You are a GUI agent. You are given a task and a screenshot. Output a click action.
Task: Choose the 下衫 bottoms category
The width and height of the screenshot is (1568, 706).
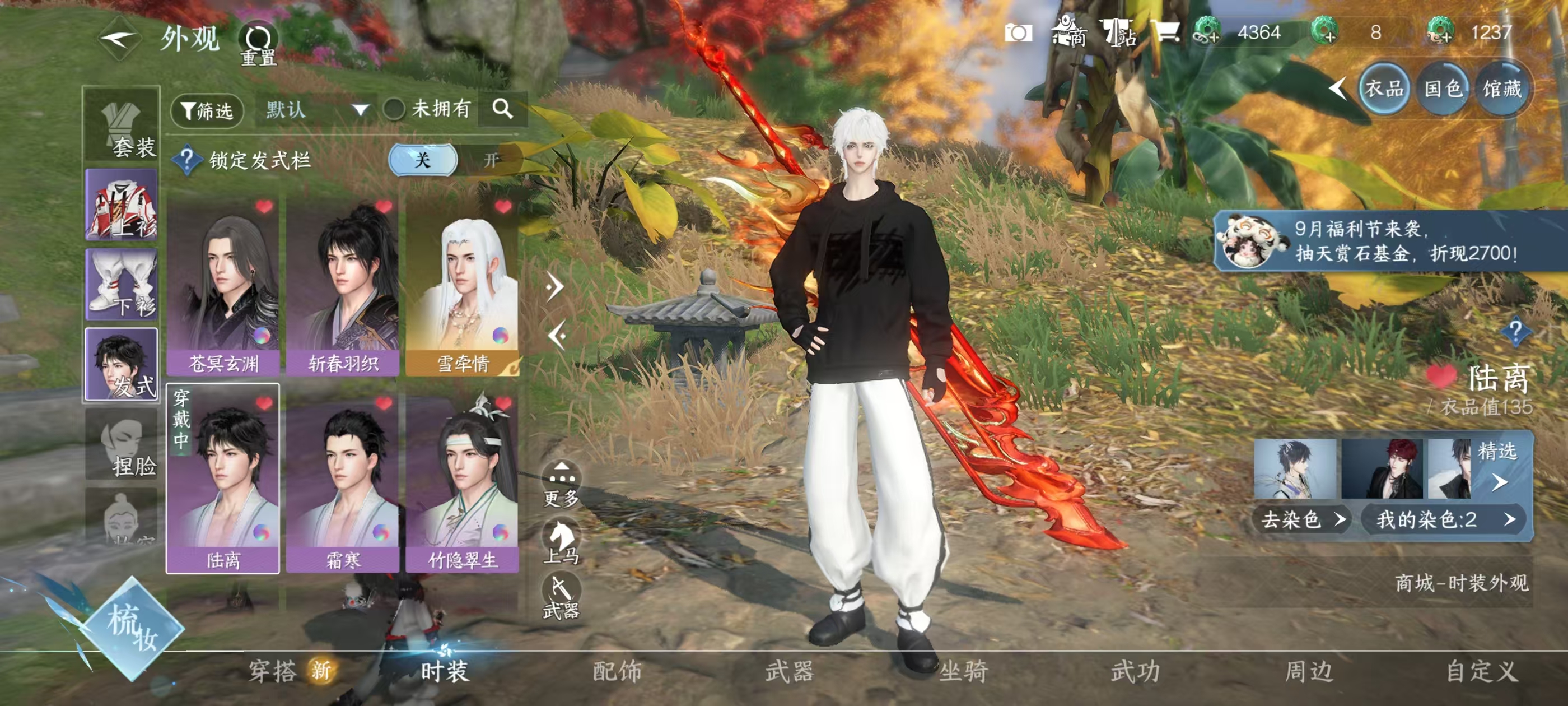[x=122, y=285]
